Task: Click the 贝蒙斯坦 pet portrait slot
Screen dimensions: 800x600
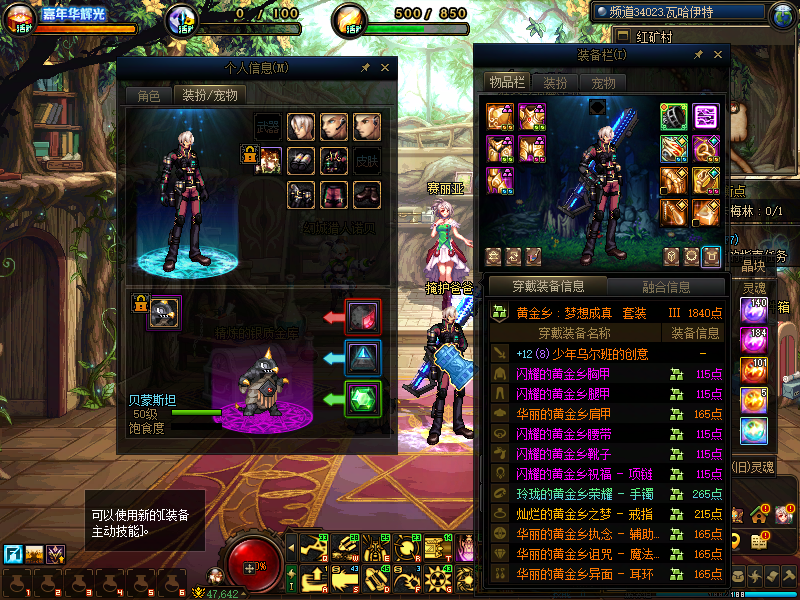Action: pos(164,311)
